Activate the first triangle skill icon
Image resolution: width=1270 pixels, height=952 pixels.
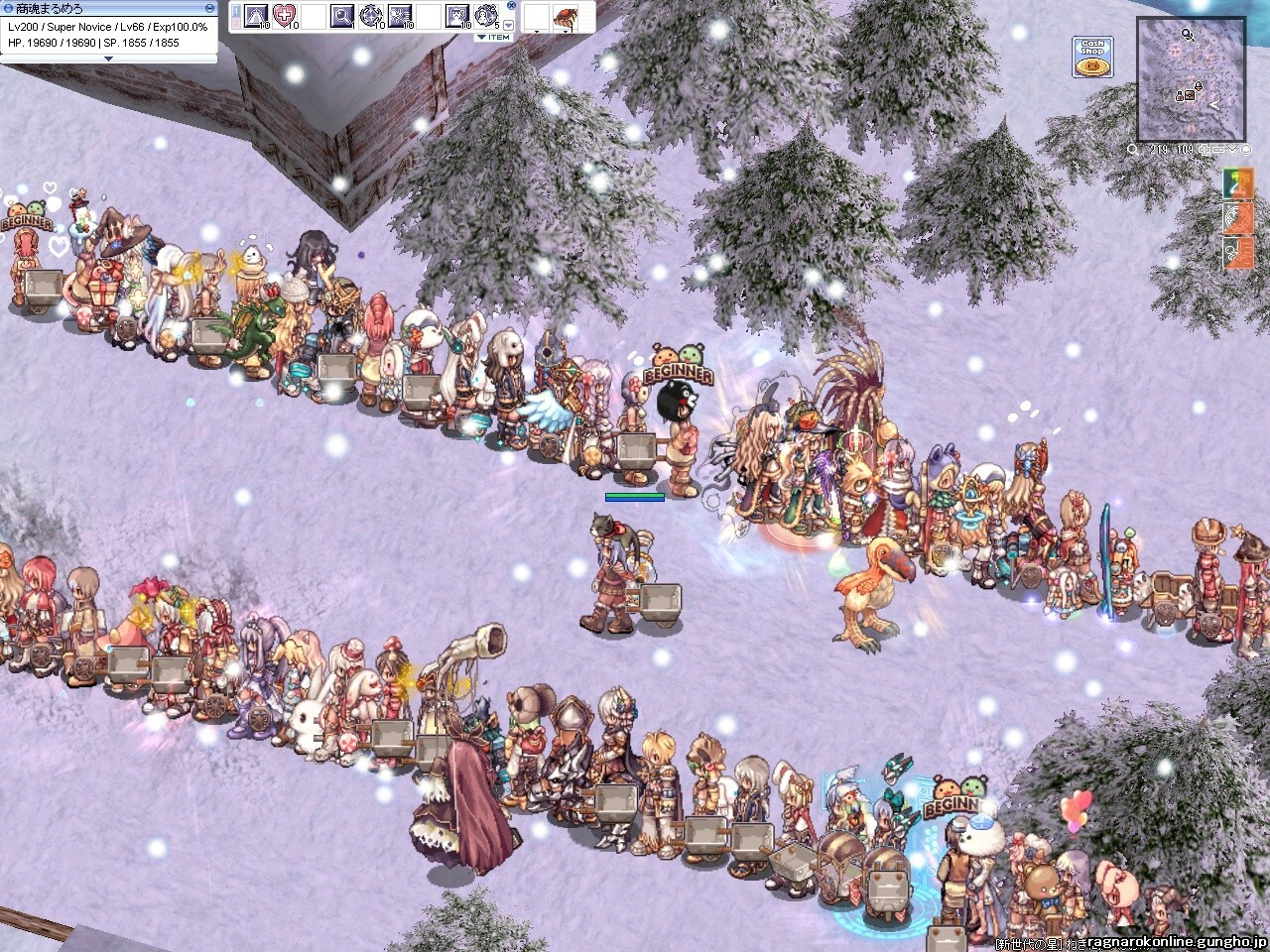(256, 16)
